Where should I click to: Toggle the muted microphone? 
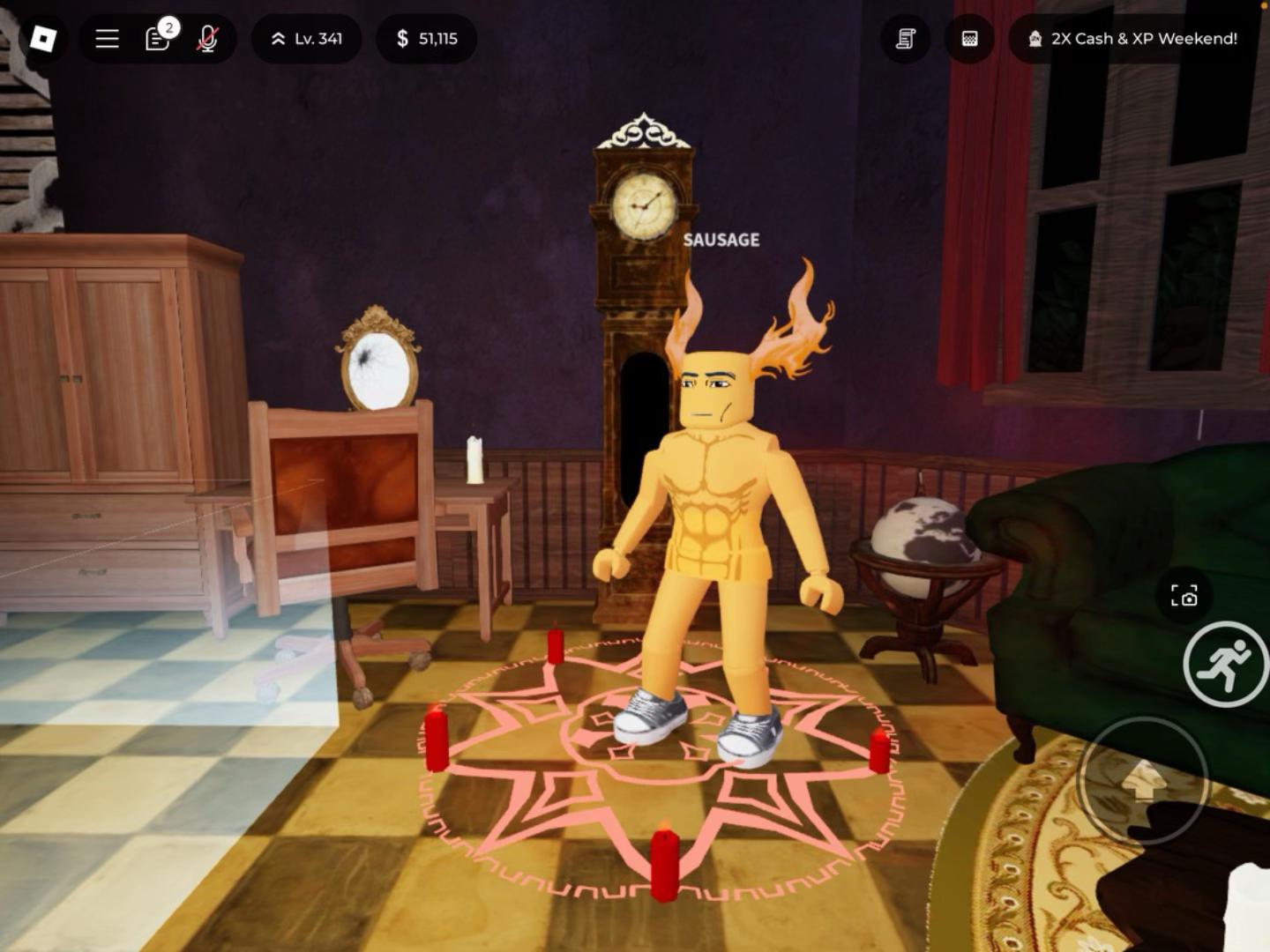click(208, 39)
